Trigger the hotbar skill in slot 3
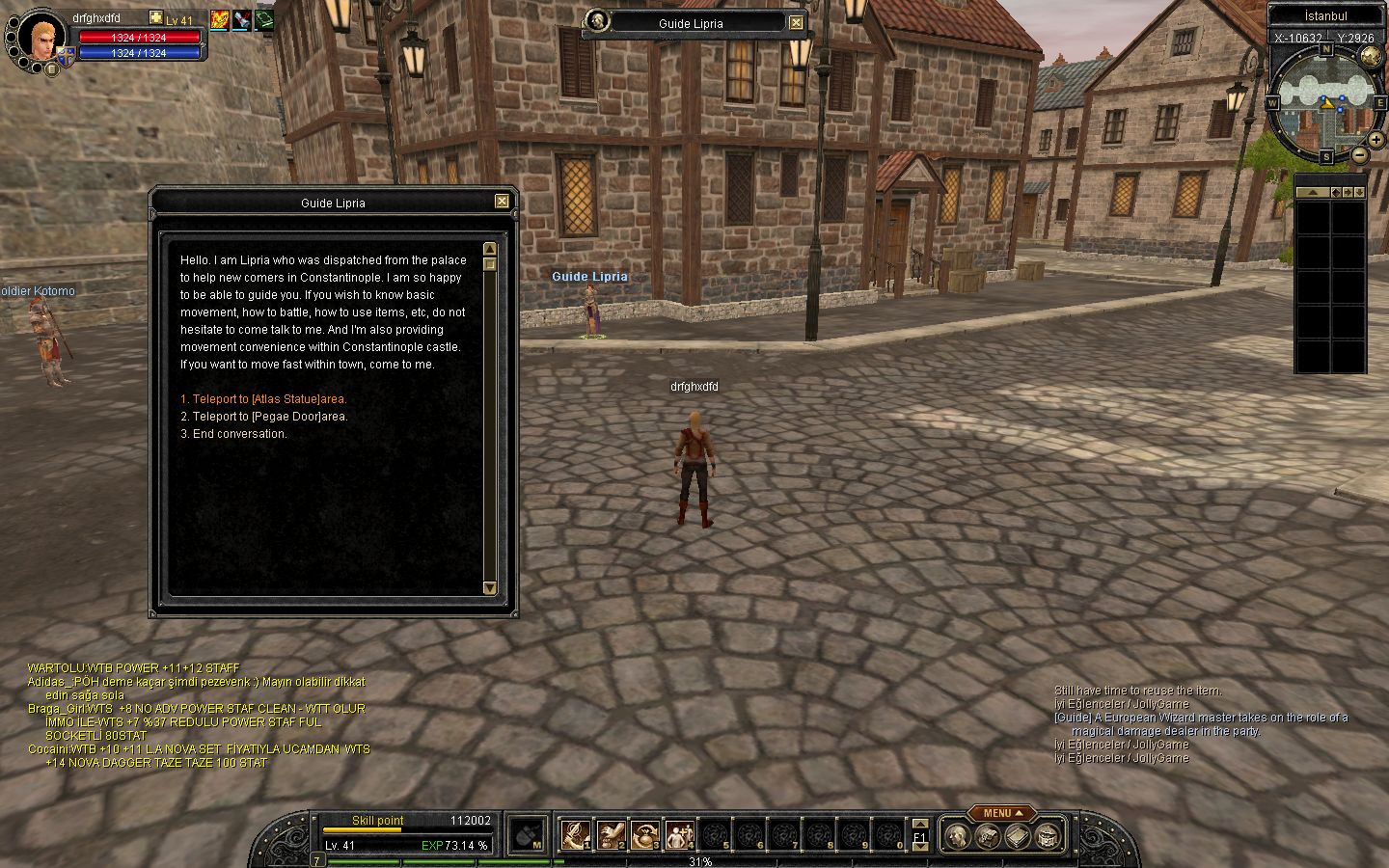The image size is (1389, 868). pos(645,834)
